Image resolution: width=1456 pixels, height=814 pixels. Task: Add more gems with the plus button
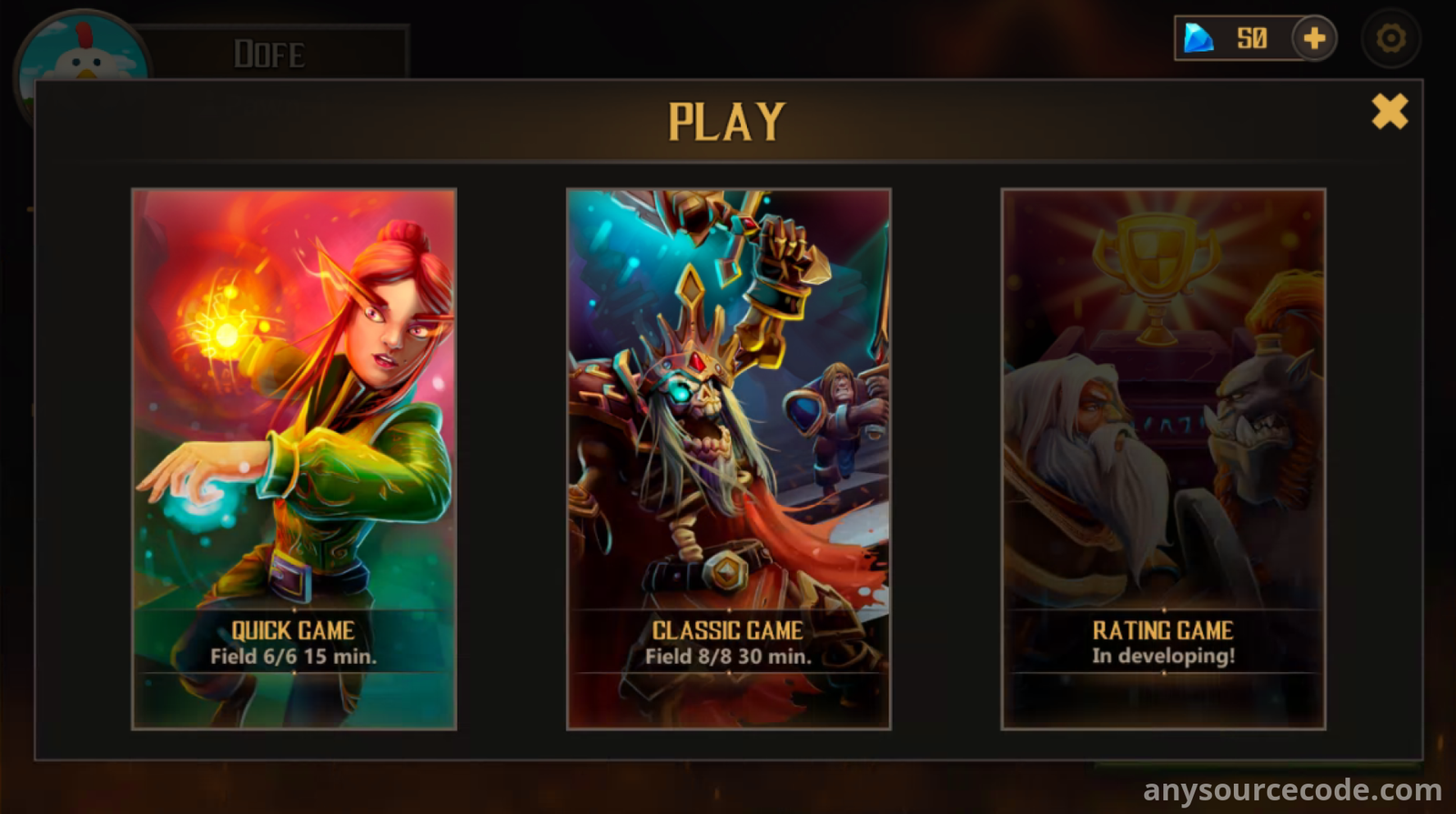[1314, 39]
